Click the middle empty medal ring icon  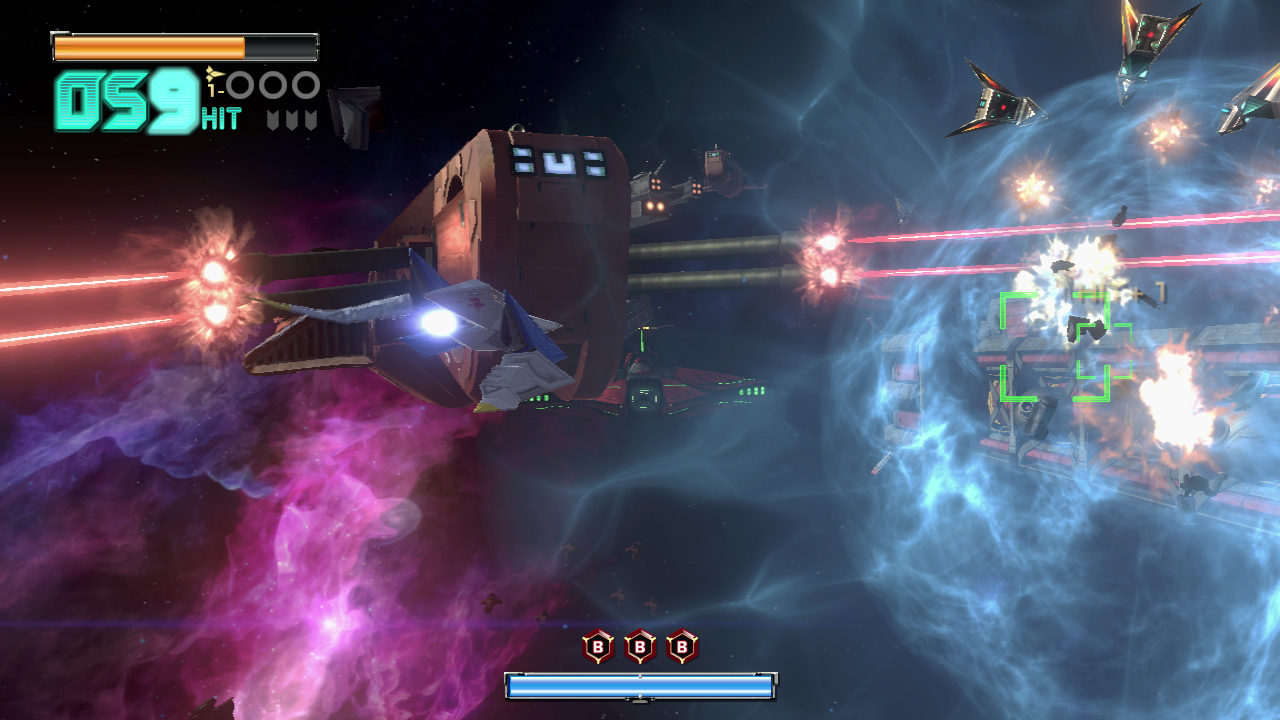point(271,83)
